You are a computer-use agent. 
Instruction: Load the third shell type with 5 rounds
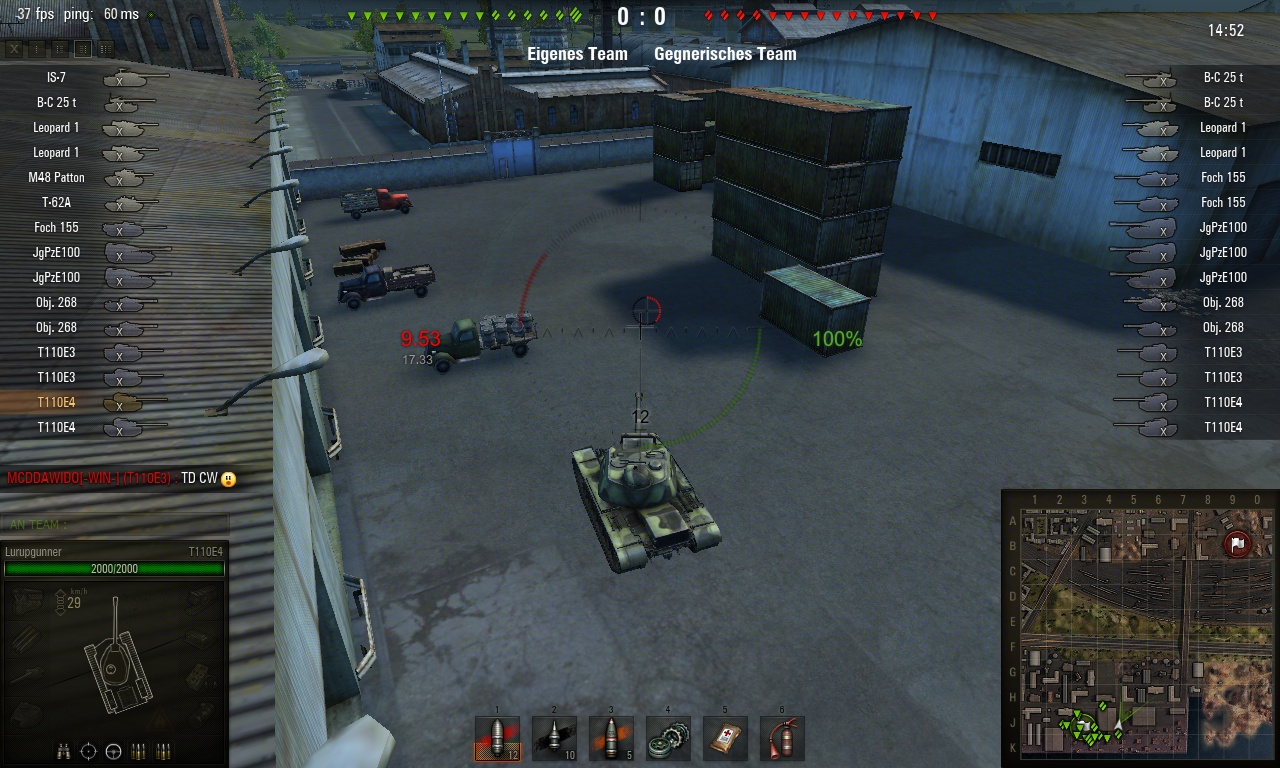(x=611, y=738)
